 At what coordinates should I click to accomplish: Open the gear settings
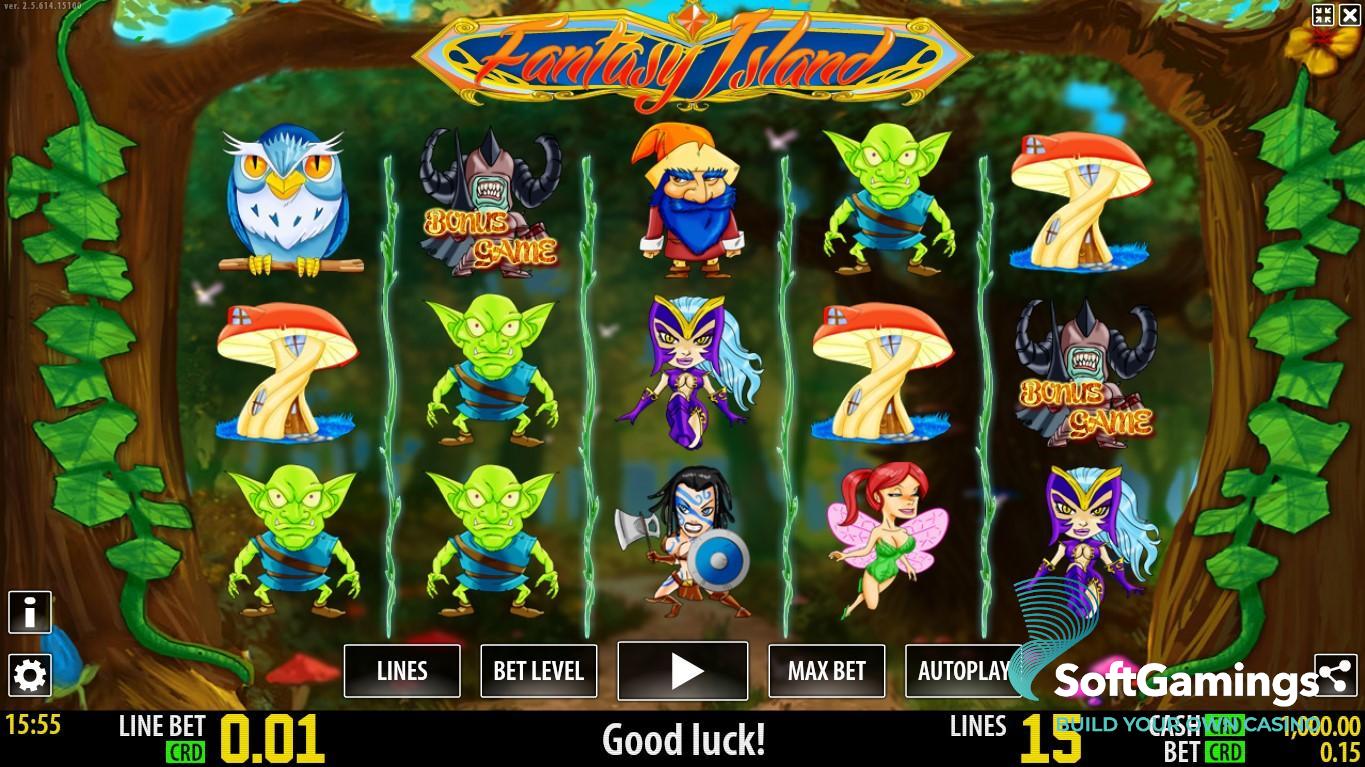pos(30,676)
